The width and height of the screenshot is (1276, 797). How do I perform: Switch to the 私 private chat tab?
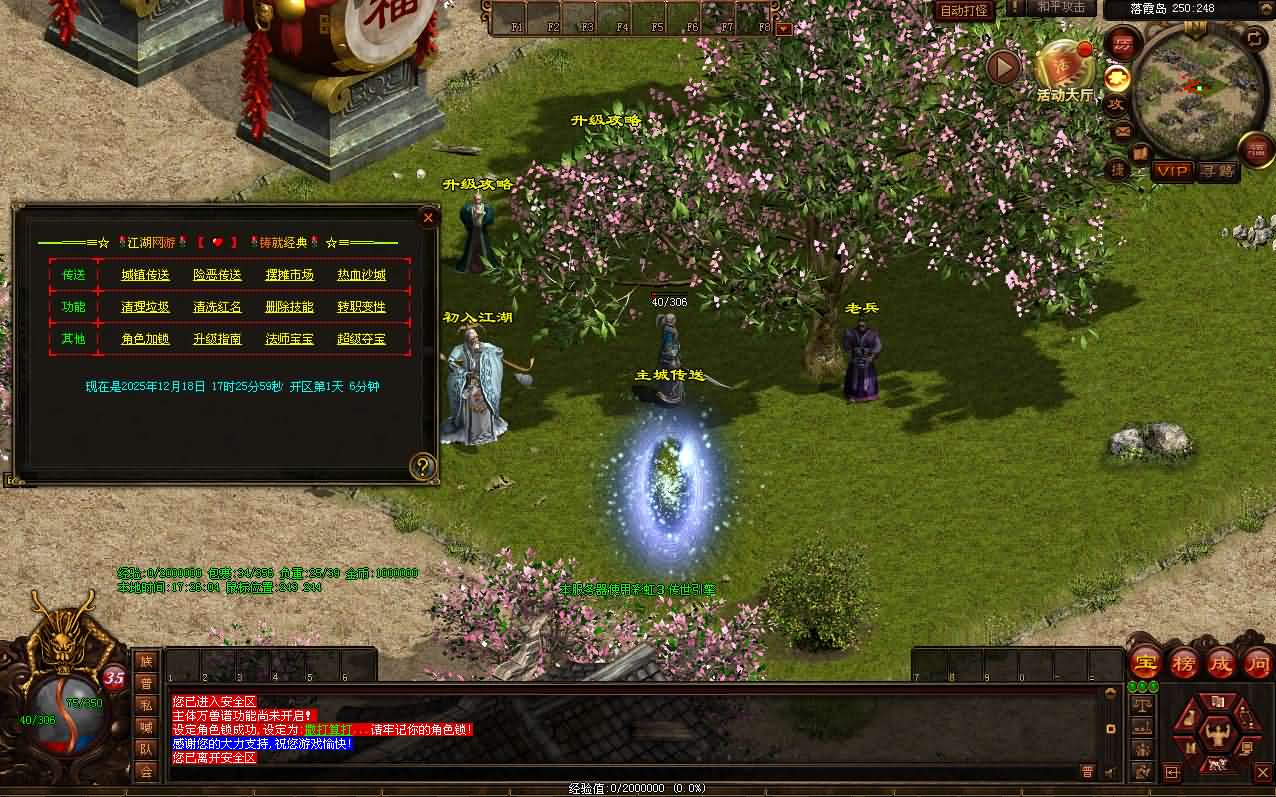(147, 704)
